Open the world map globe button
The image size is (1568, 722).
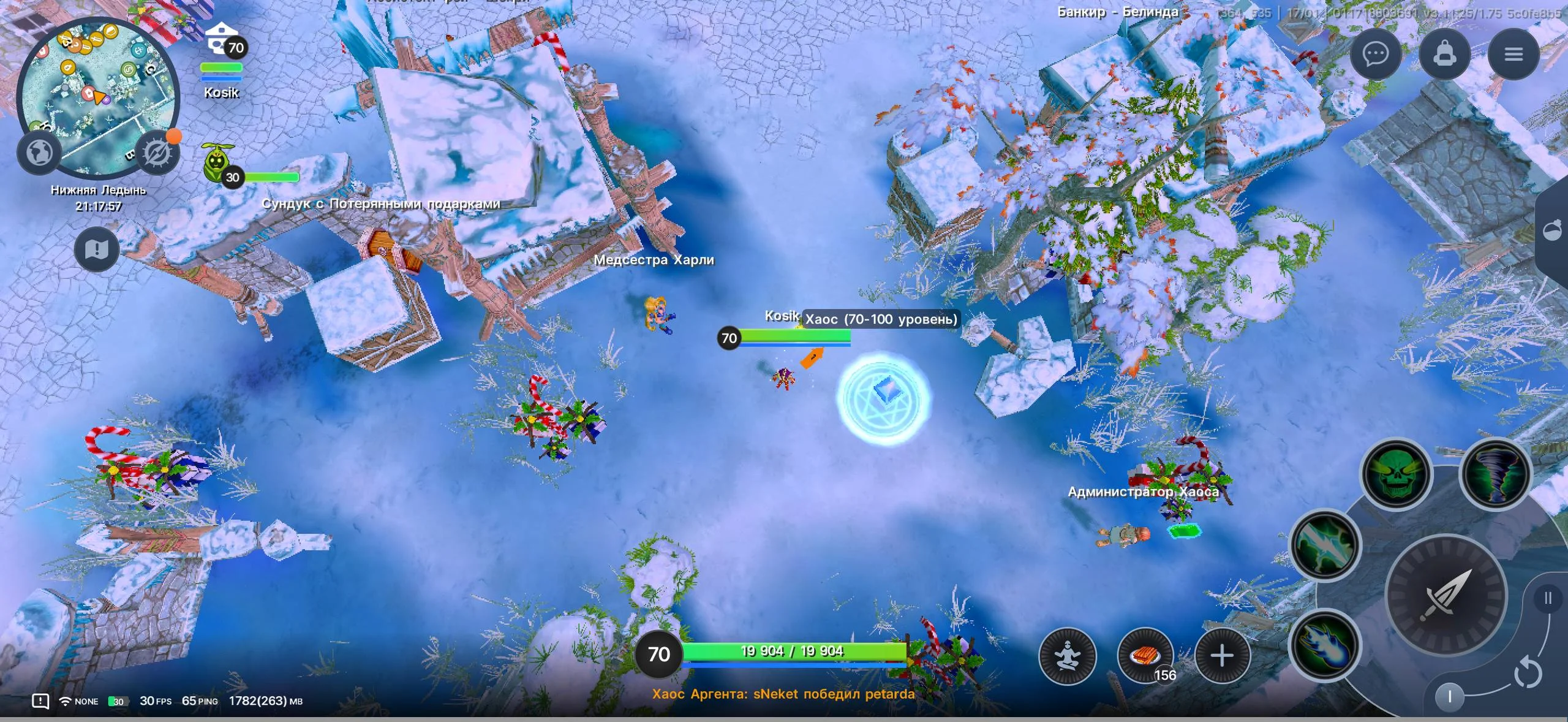(x=40, y=151)
